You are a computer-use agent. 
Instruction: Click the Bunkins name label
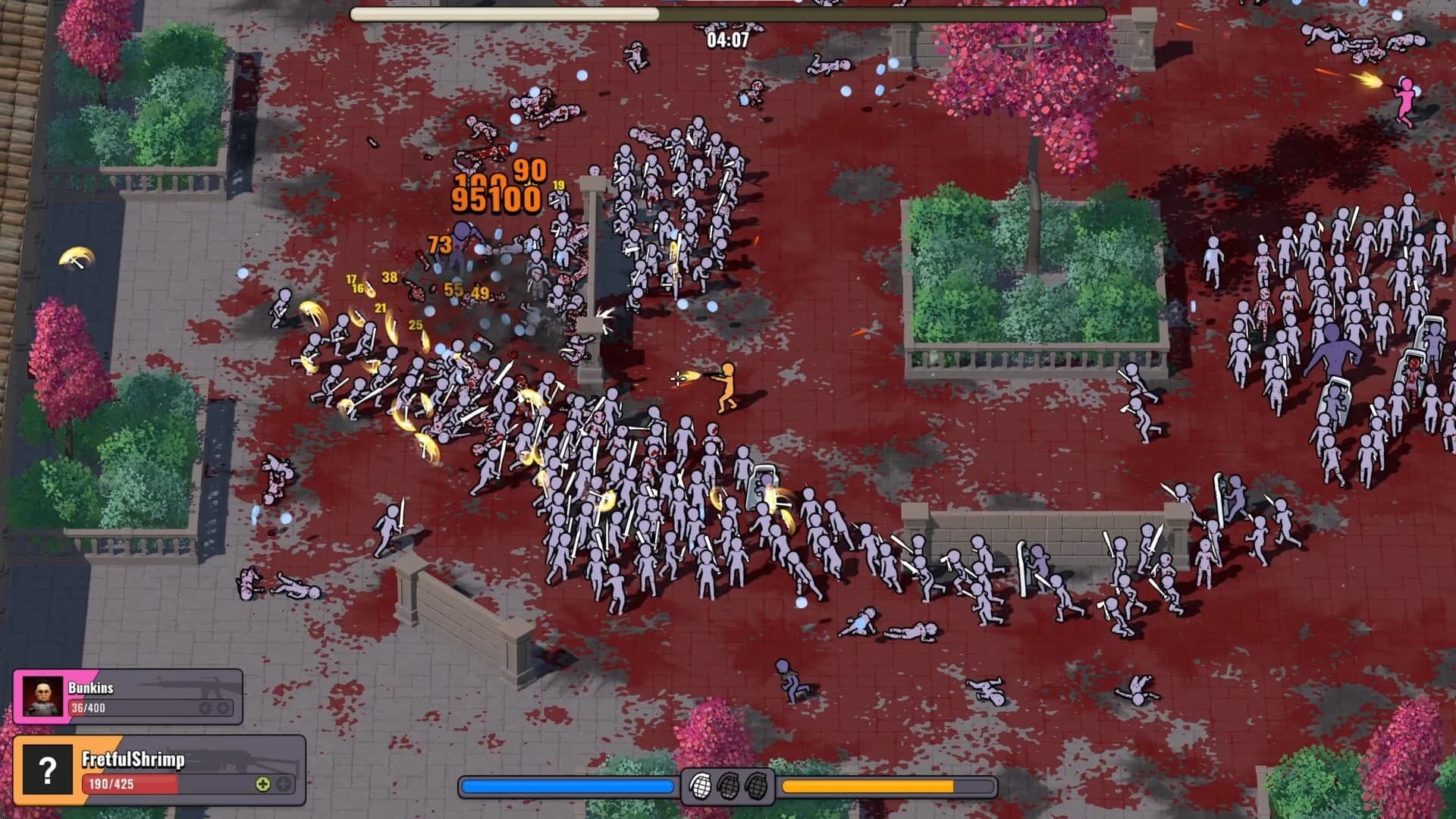pos(91,689)
